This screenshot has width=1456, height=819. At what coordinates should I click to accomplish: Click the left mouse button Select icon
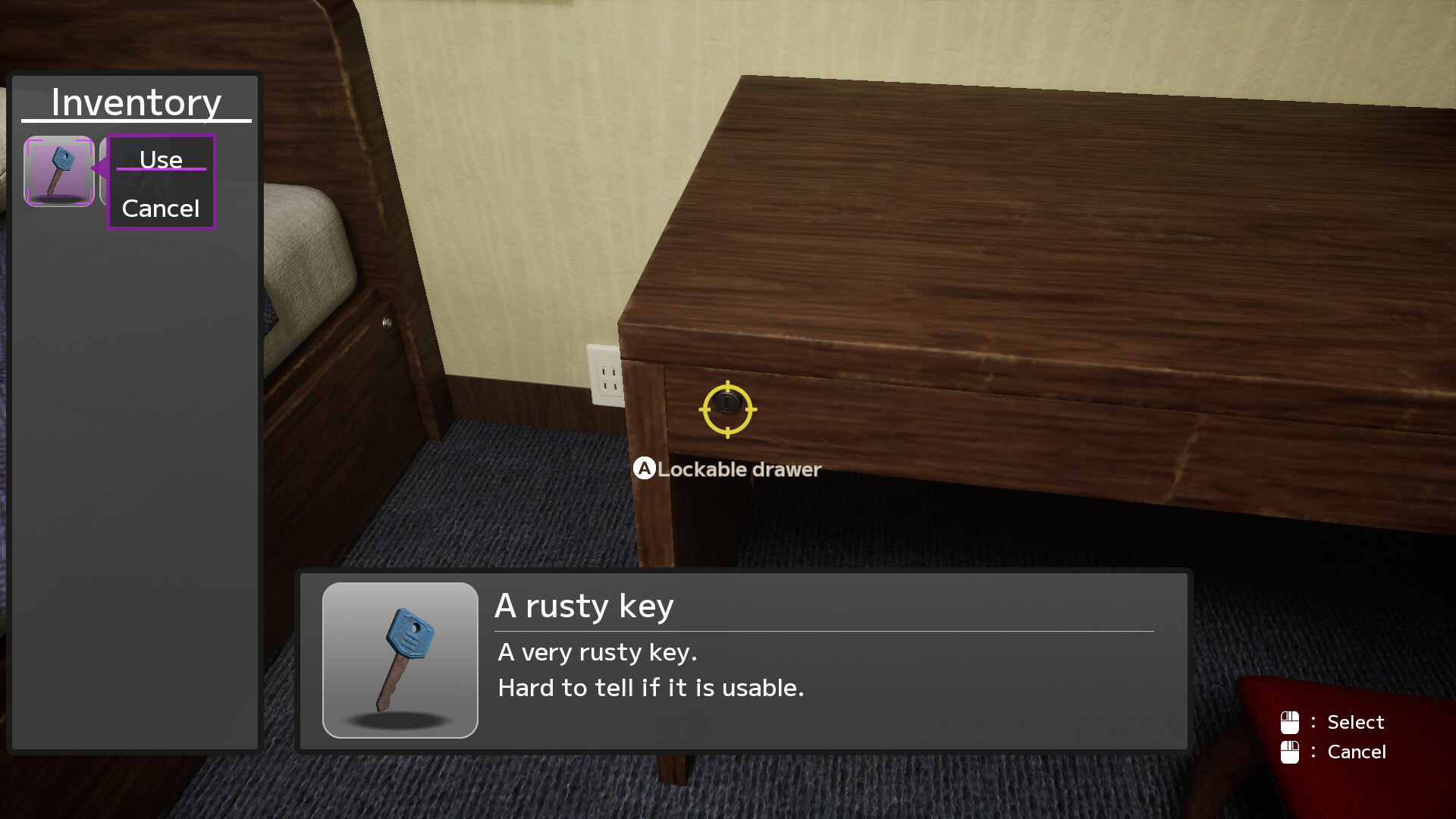click(1290, 722)
